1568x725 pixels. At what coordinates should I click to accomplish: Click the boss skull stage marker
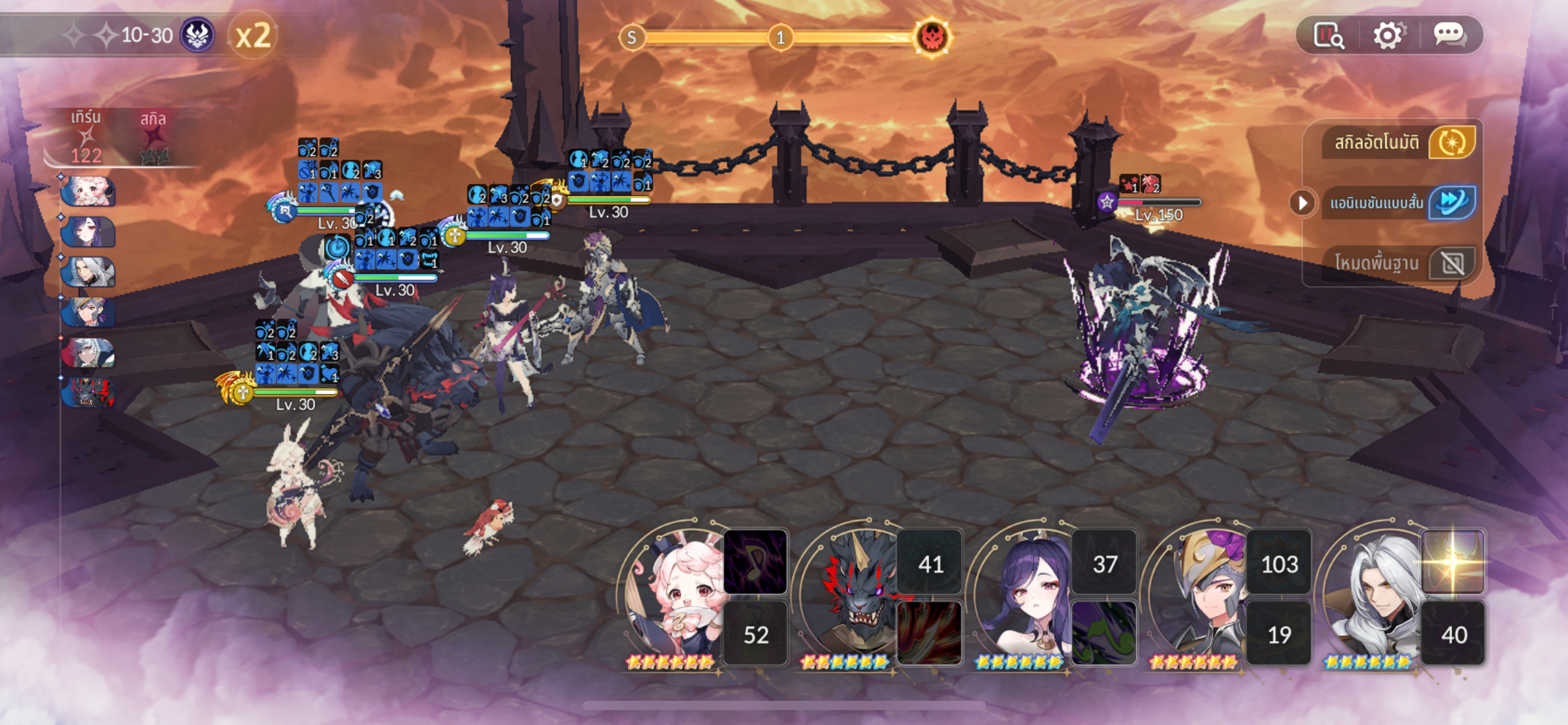(x=933, y=37)
